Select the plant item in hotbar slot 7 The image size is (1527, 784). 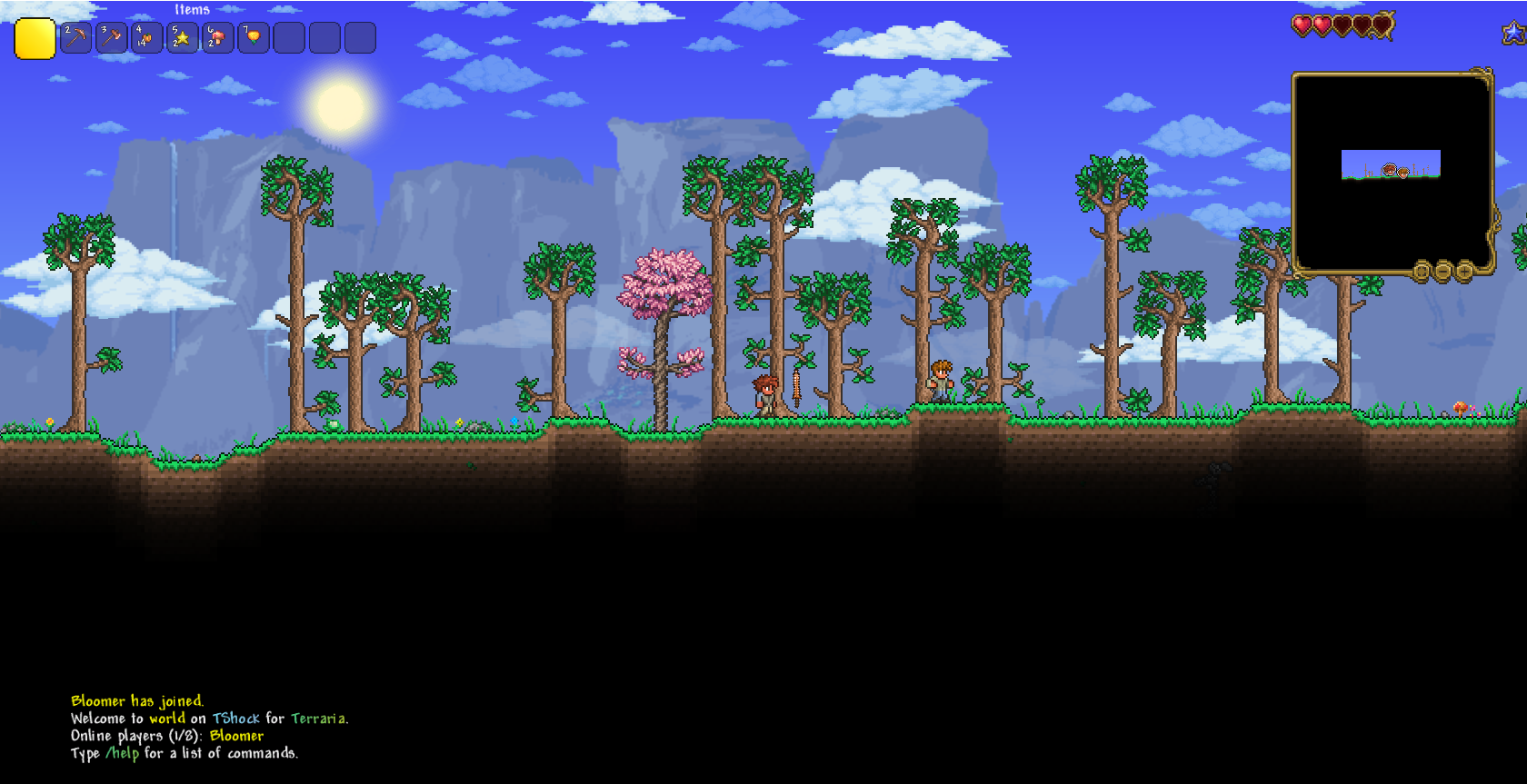tap(253, 37)
